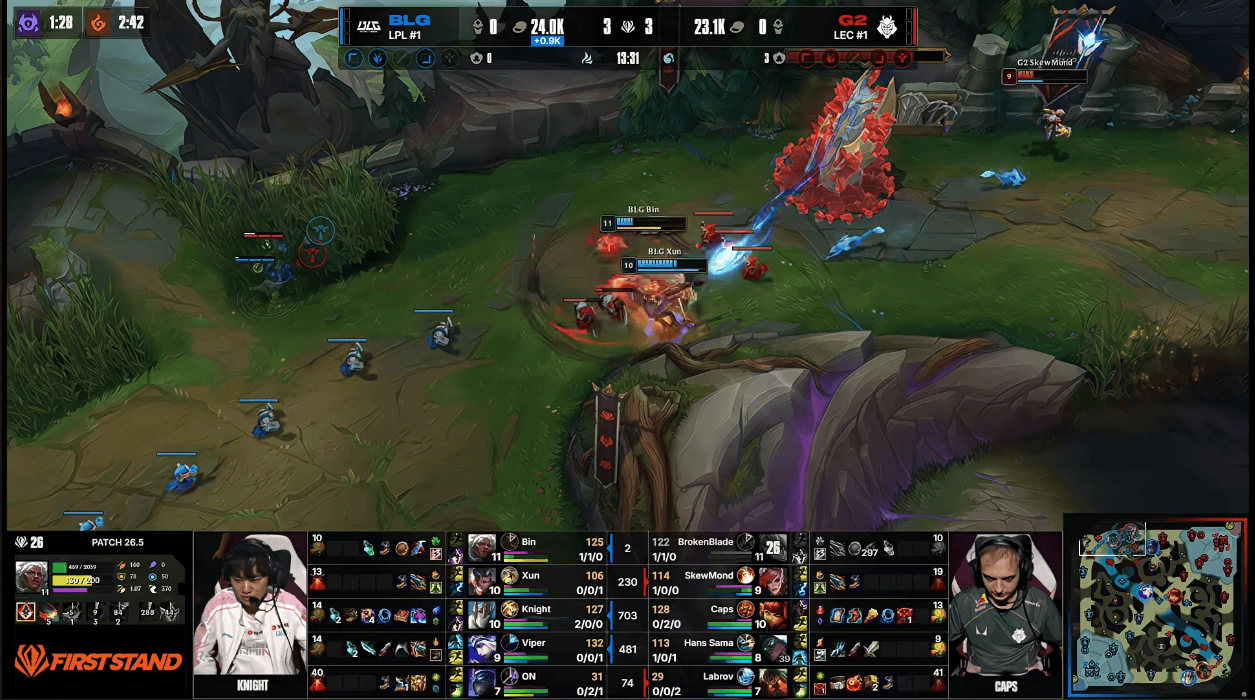Click the selected champion portrait beside health bar
1255x700 pixels.
[31, 577]
